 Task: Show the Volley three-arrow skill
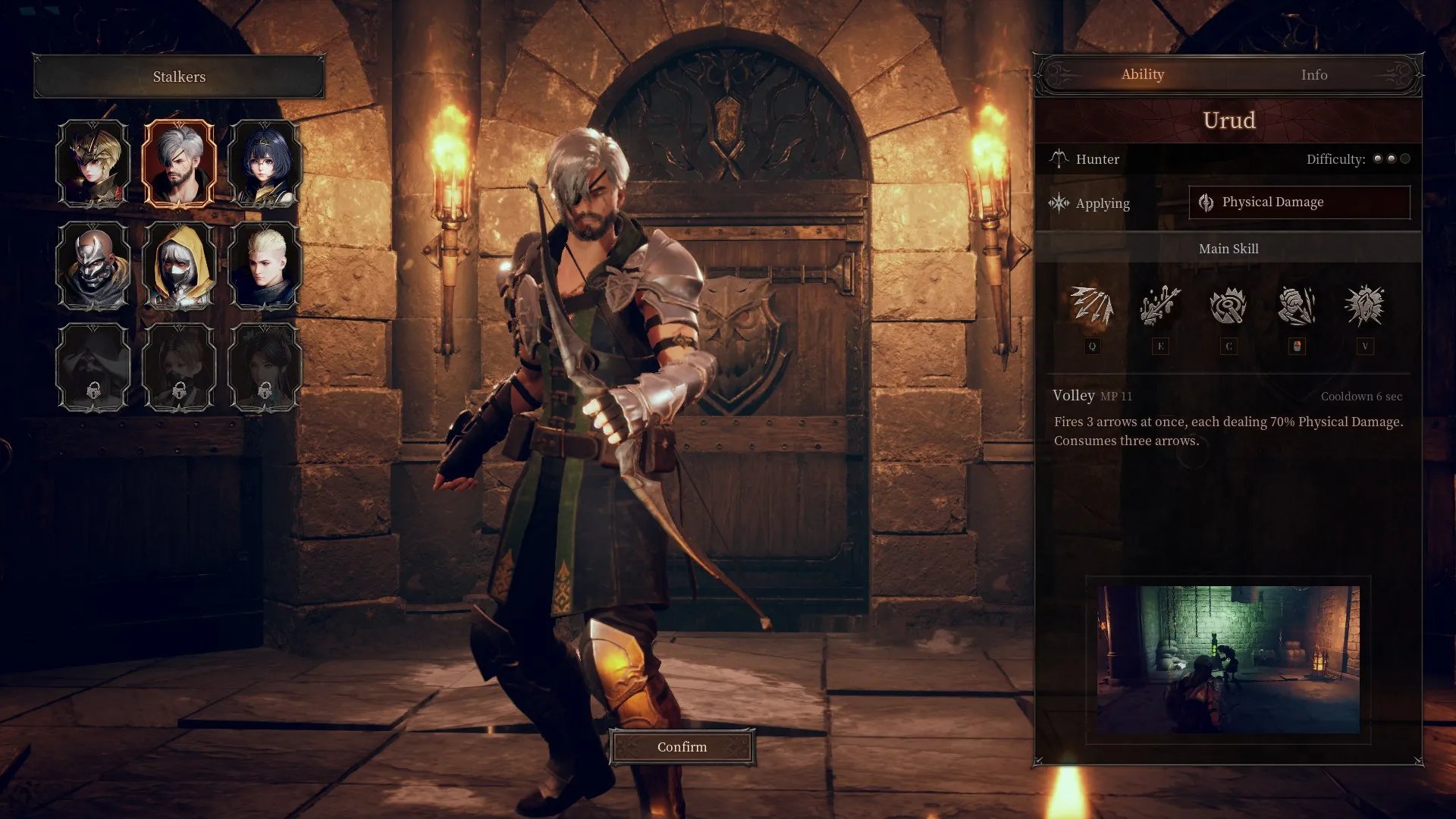tap(1092, 306)
